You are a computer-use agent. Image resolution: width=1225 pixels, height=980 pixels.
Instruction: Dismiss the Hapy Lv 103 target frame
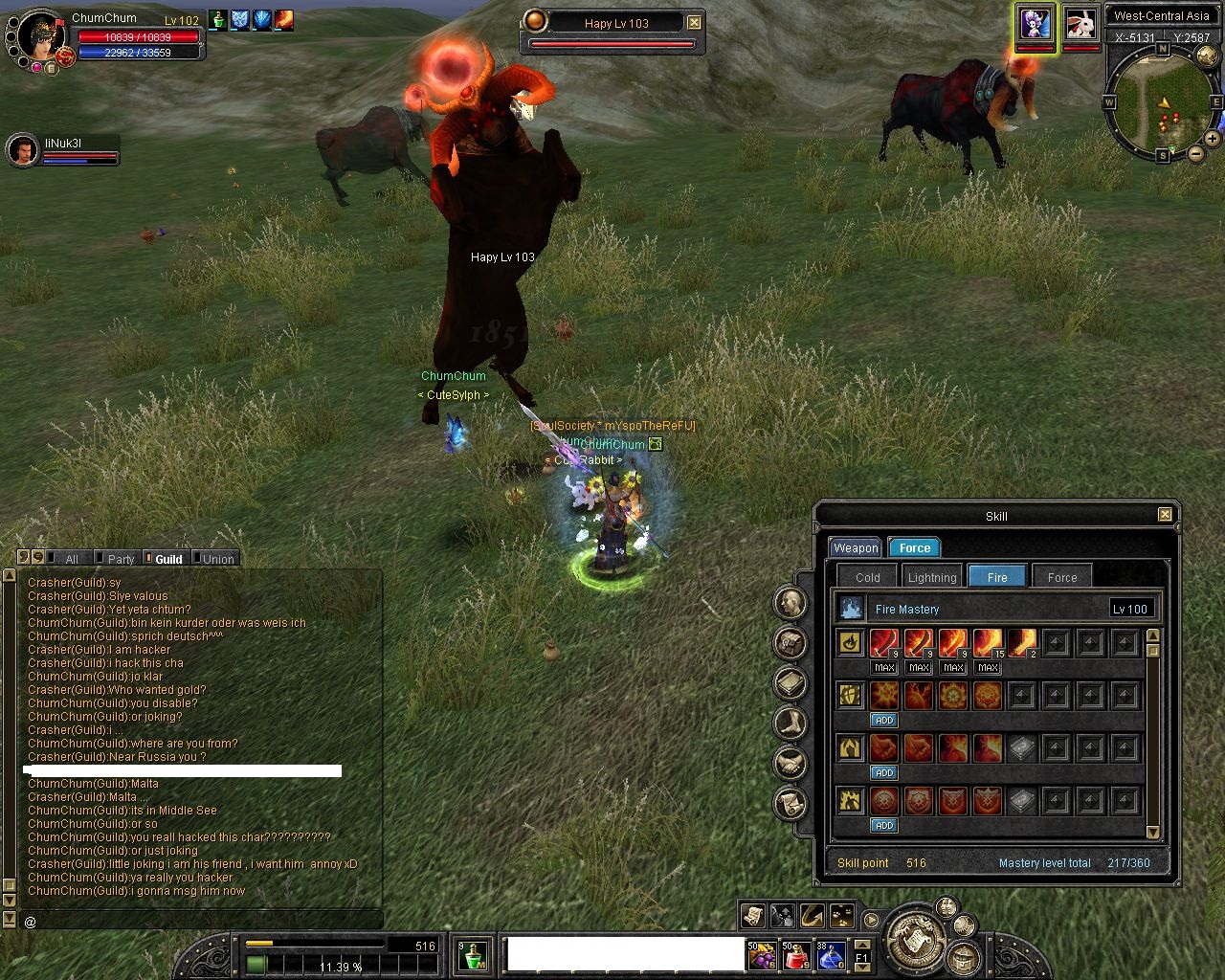[695, 23]
